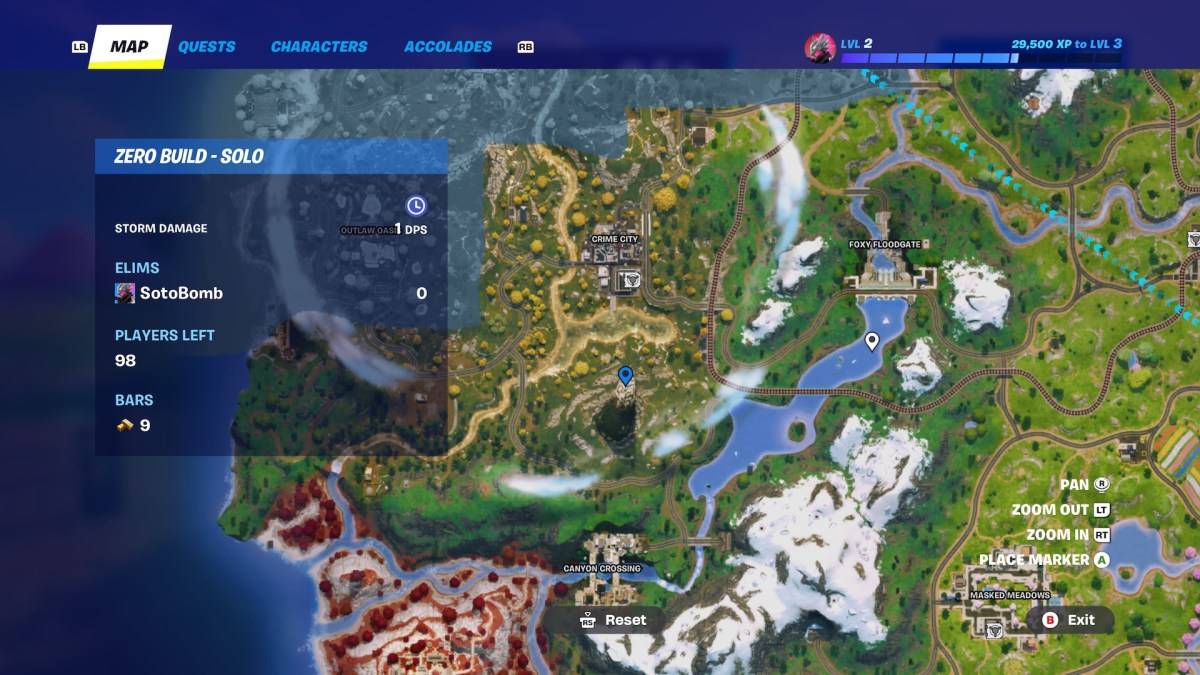
Task: Exit the map screen
Action: (1070, 620)
